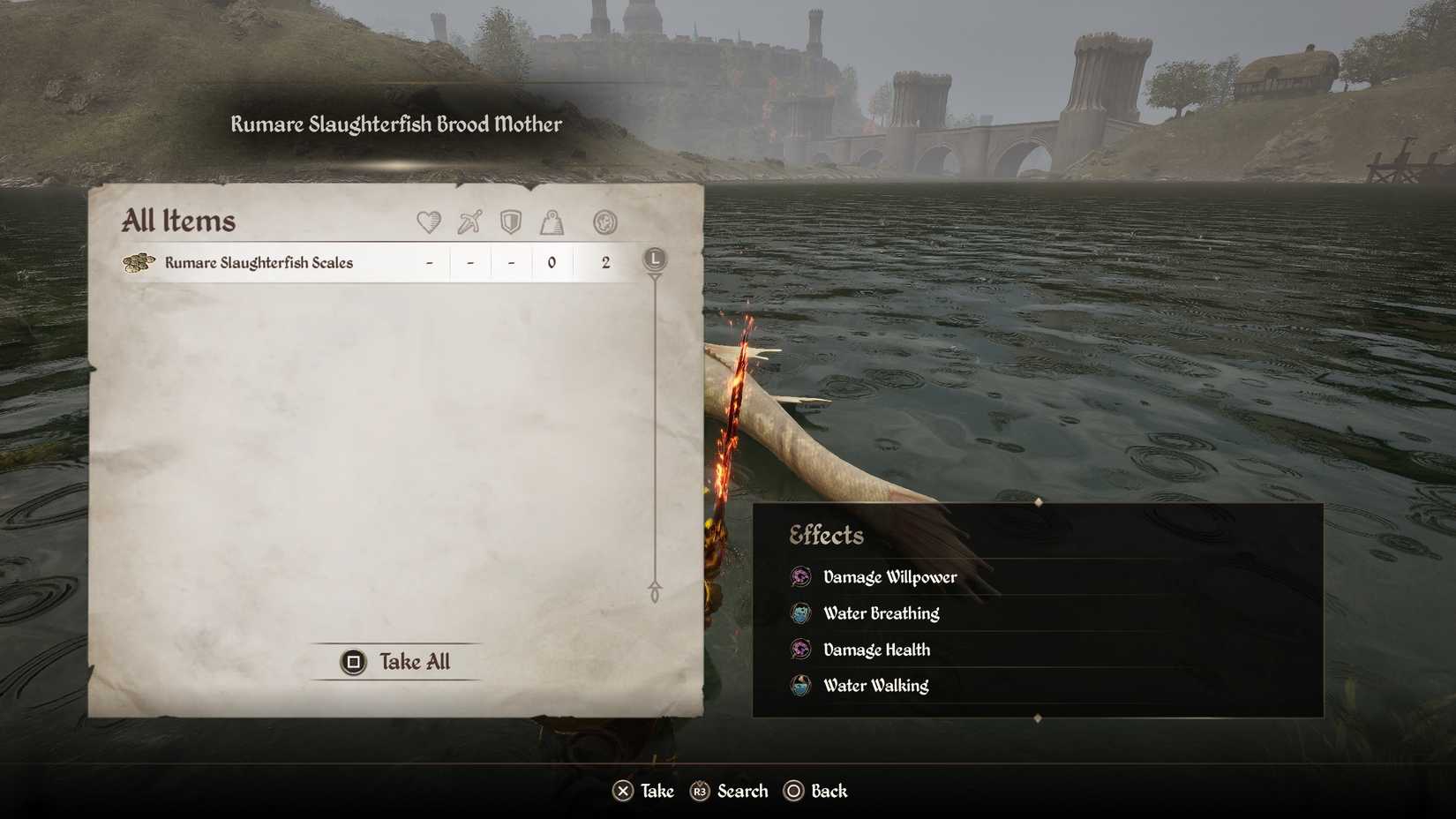Click the heart health column icon
This screenshot has height=819, width=1456.
click(x=429, y=223)
